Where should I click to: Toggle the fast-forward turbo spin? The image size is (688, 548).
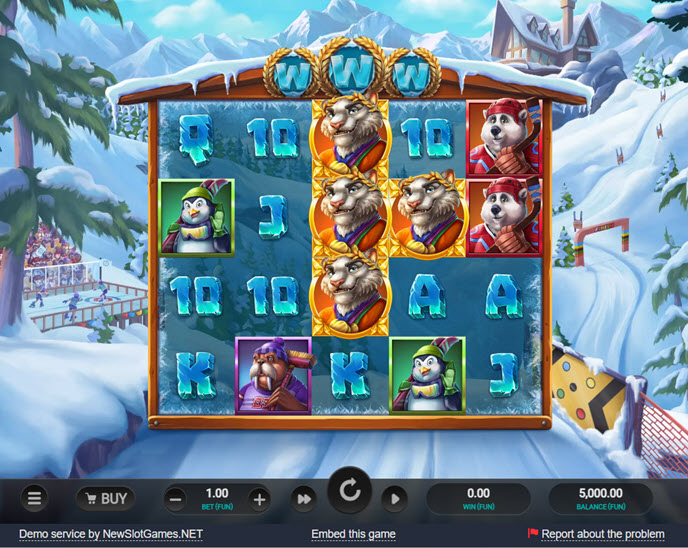(303, 498)
